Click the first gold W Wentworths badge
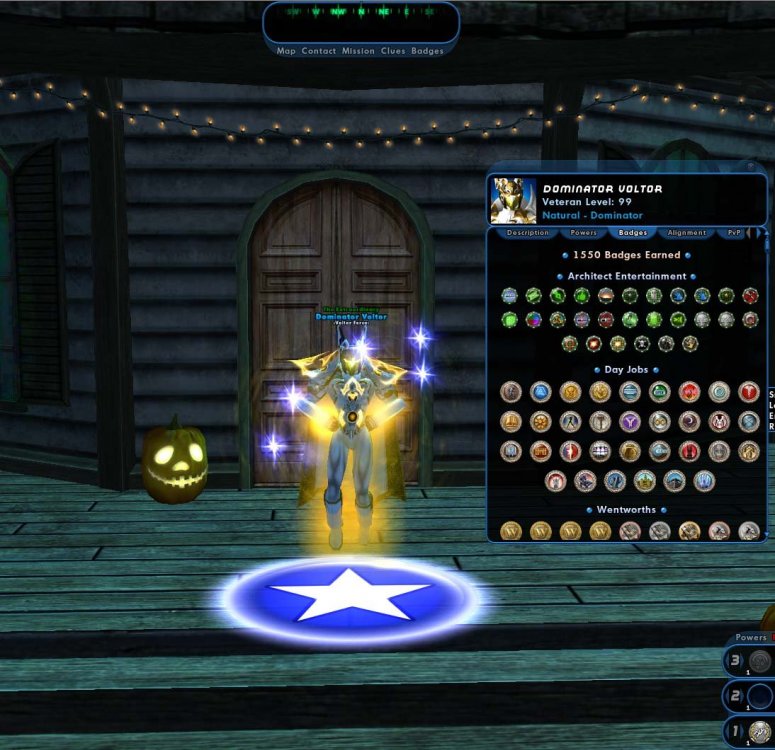 (511, 531)
